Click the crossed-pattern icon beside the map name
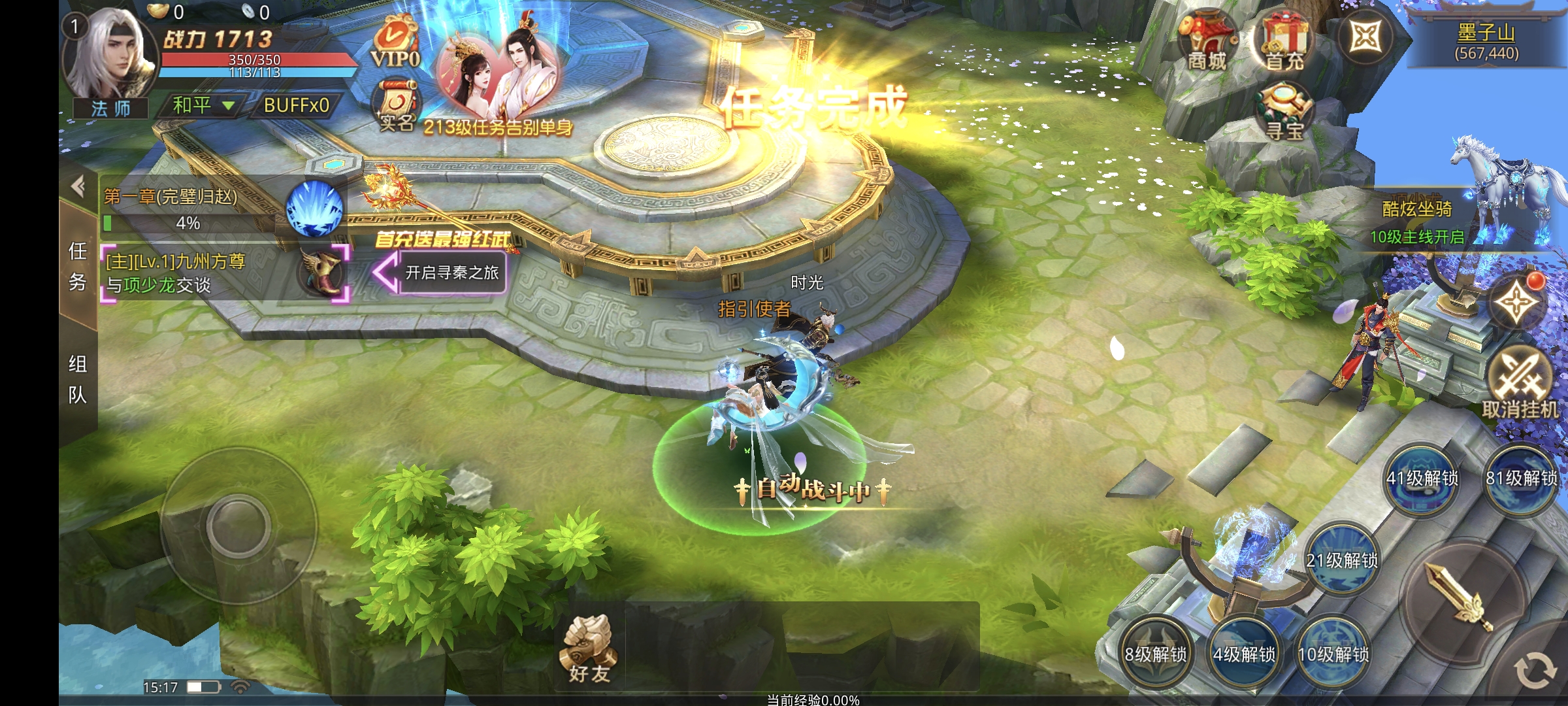This screenshot has width=1568, height=706. 1365,37
